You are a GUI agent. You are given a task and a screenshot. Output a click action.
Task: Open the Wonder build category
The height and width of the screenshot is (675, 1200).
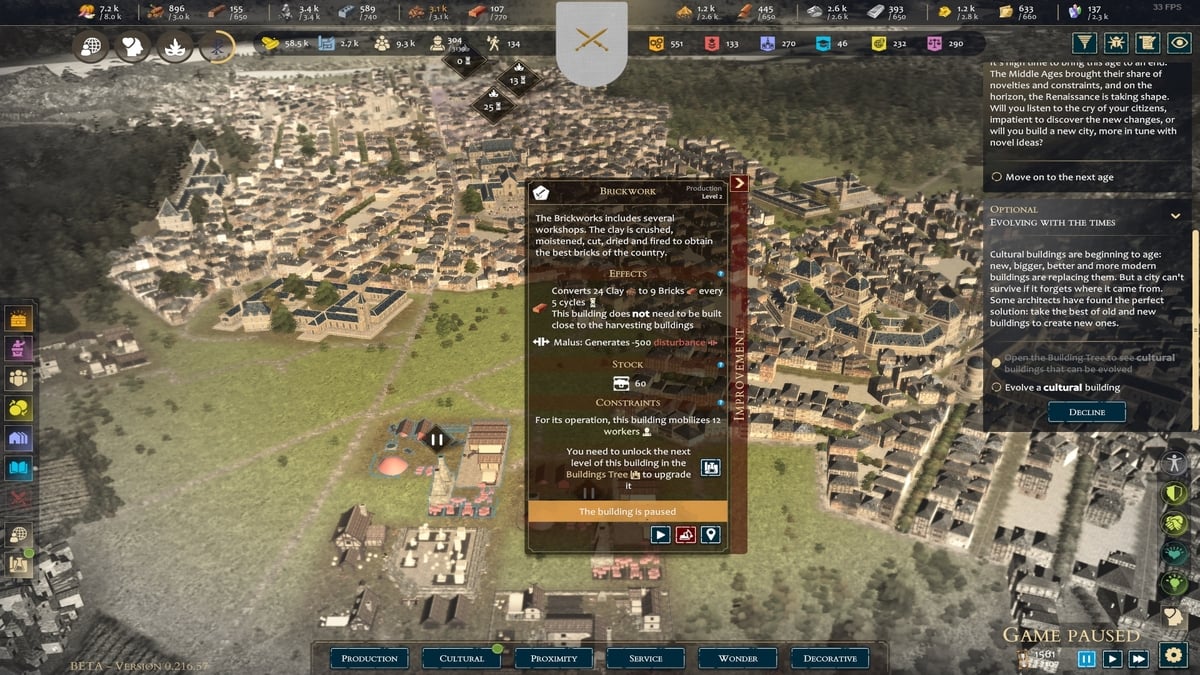tap(738, 658)
